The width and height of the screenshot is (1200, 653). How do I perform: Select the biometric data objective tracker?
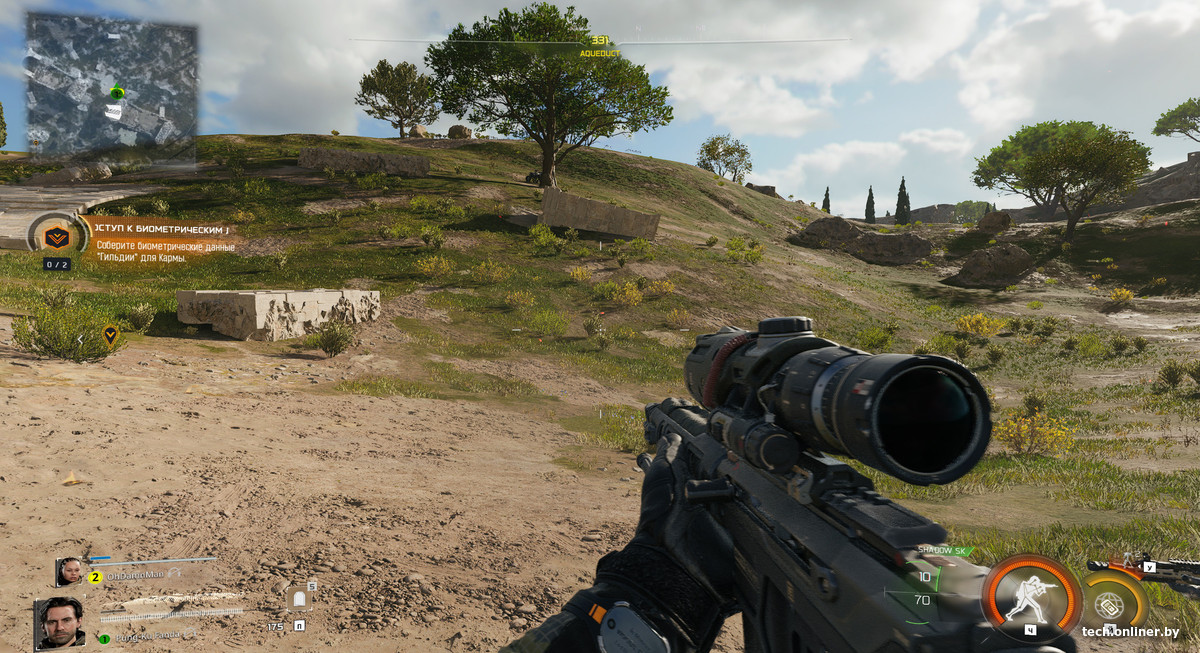pyautogui.click(x=165, y=242)
